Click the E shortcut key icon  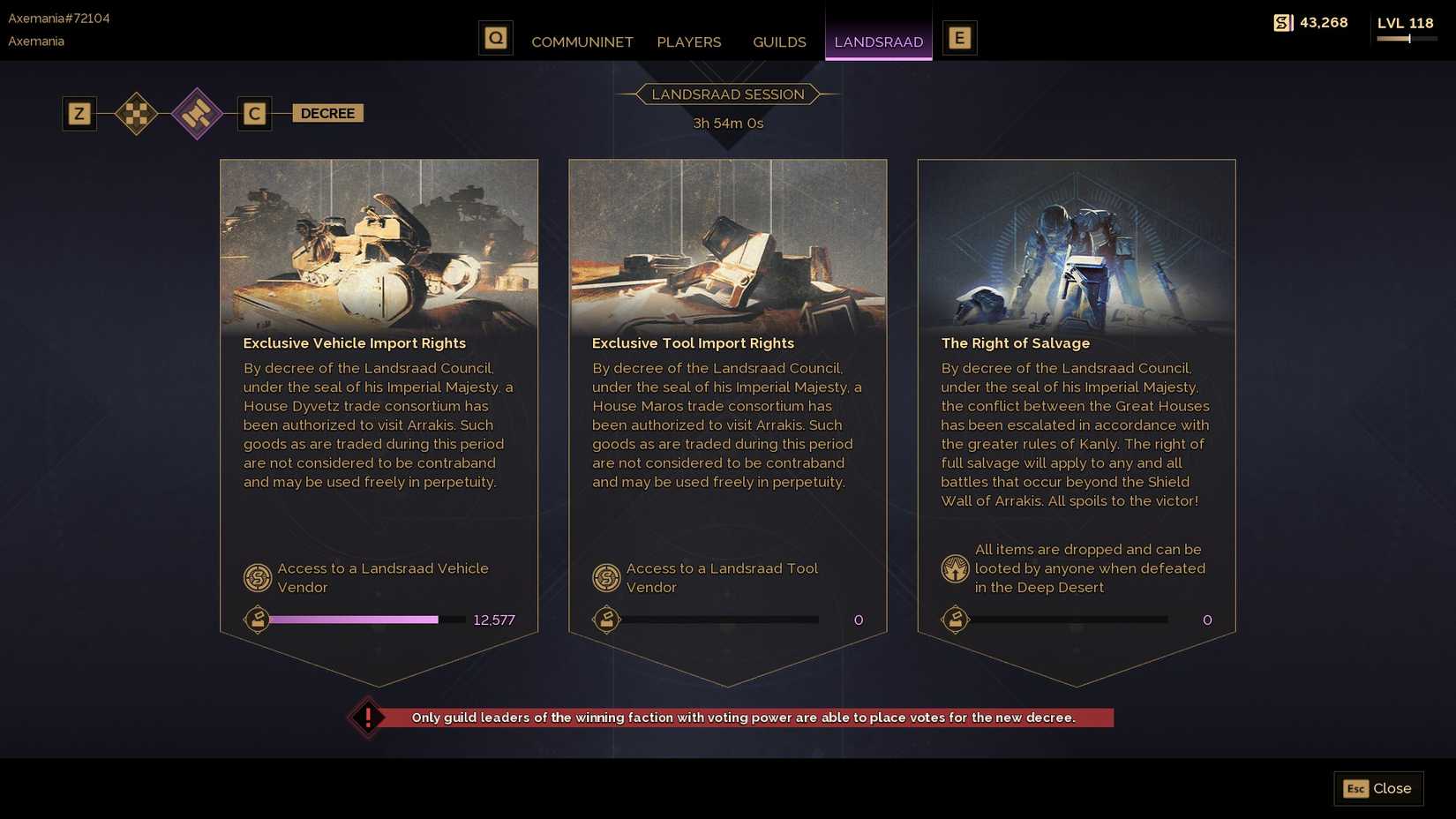tap(959, 37)
